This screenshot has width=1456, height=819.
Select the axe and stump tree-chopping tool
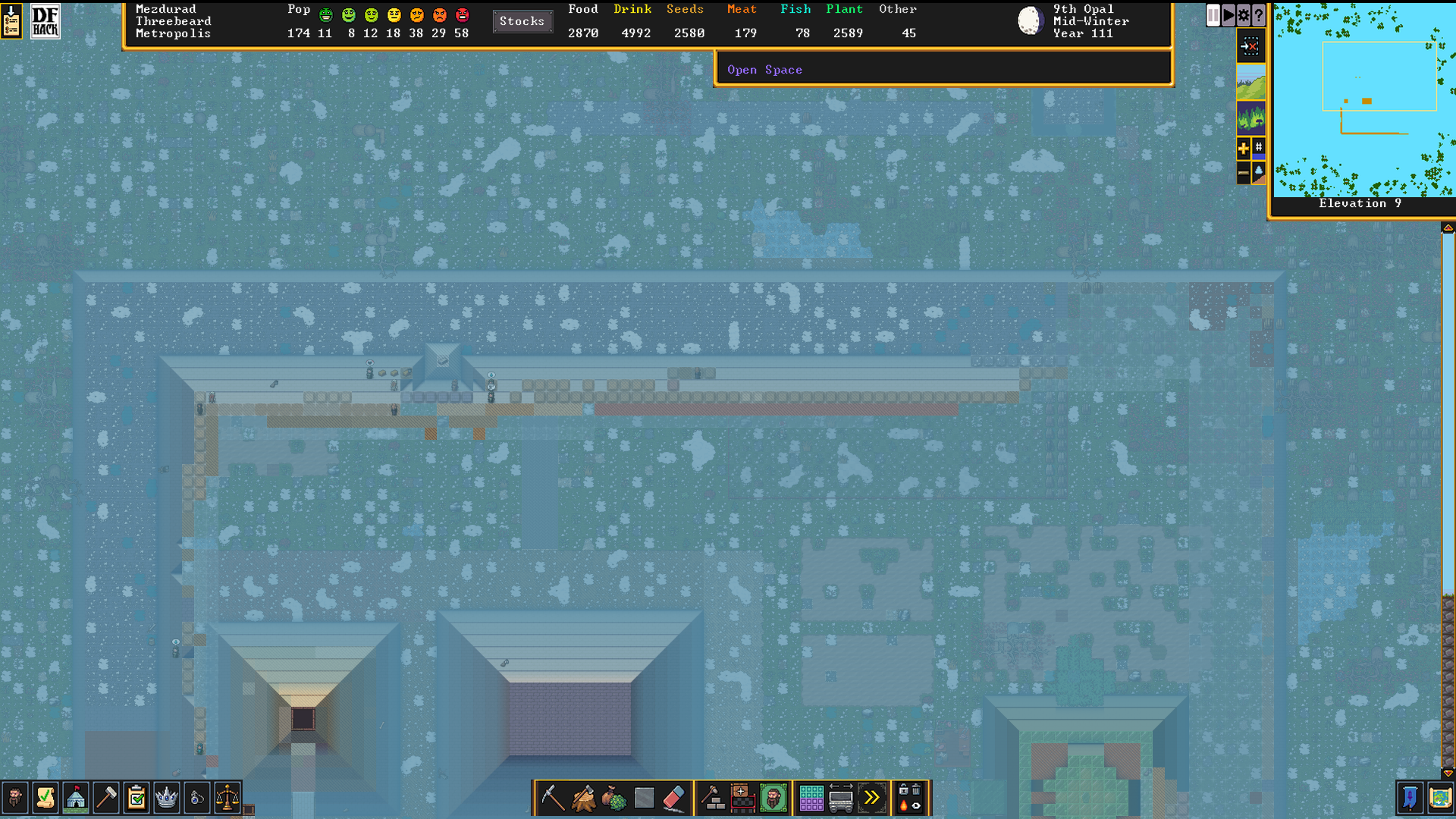pyautogui.click(x=583, y=798)
